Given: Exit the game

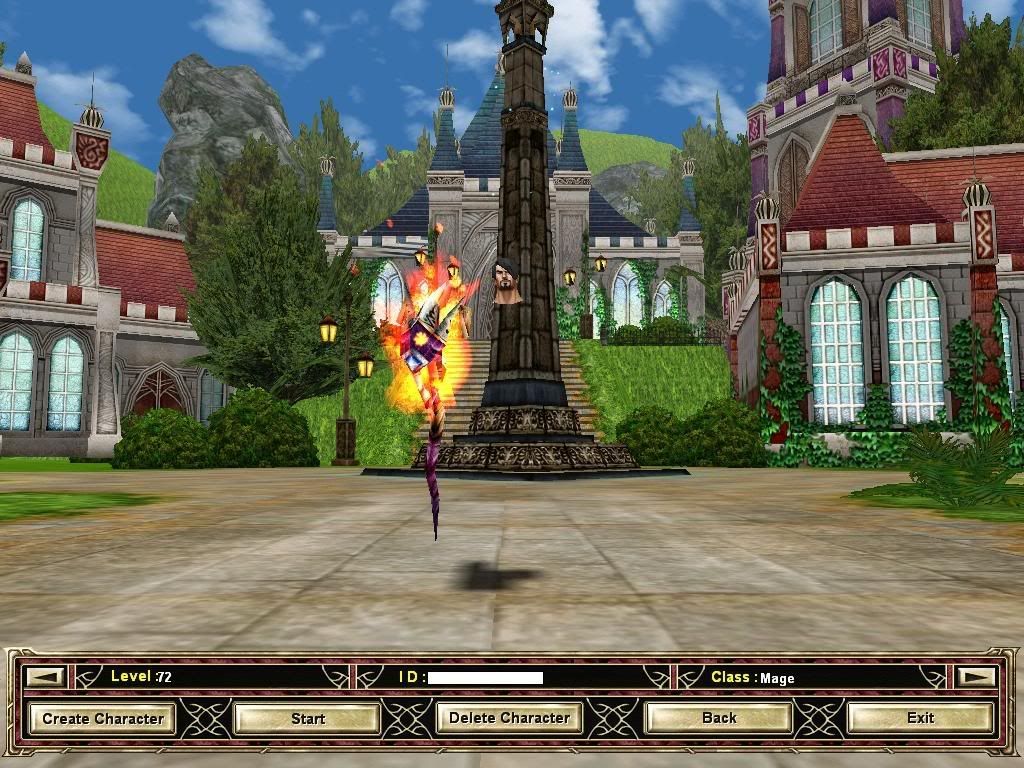Looking at the screenshot, I should [920, 718].
